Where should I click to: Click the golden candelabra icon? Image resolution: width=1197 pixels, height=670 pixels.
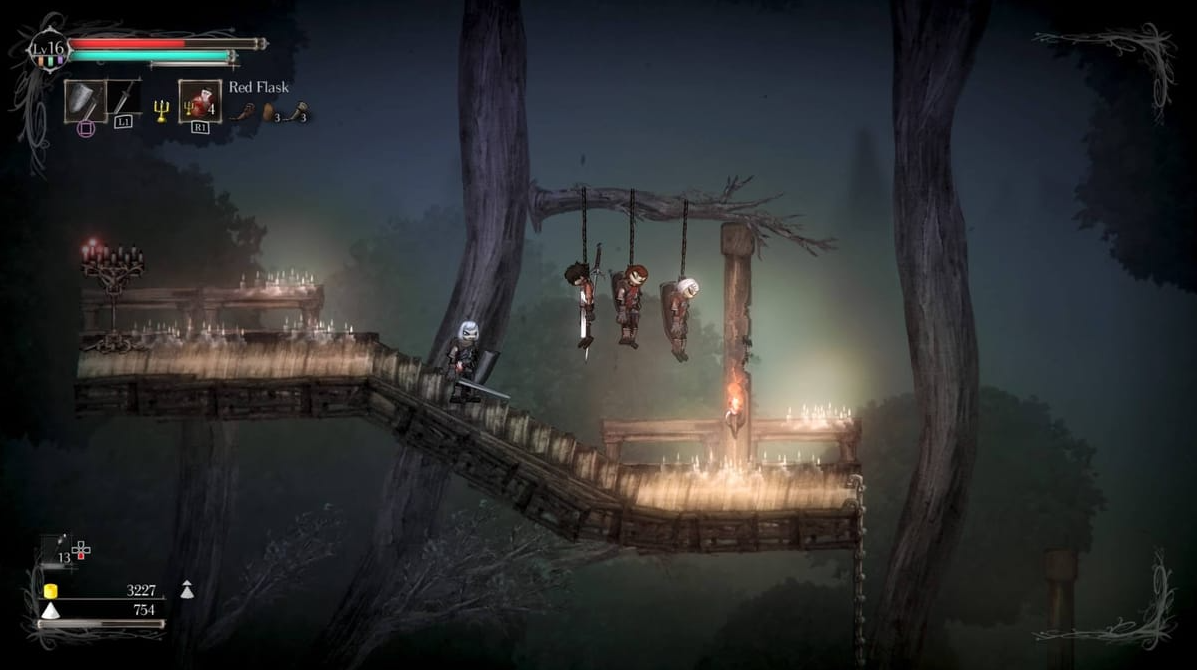161,110
